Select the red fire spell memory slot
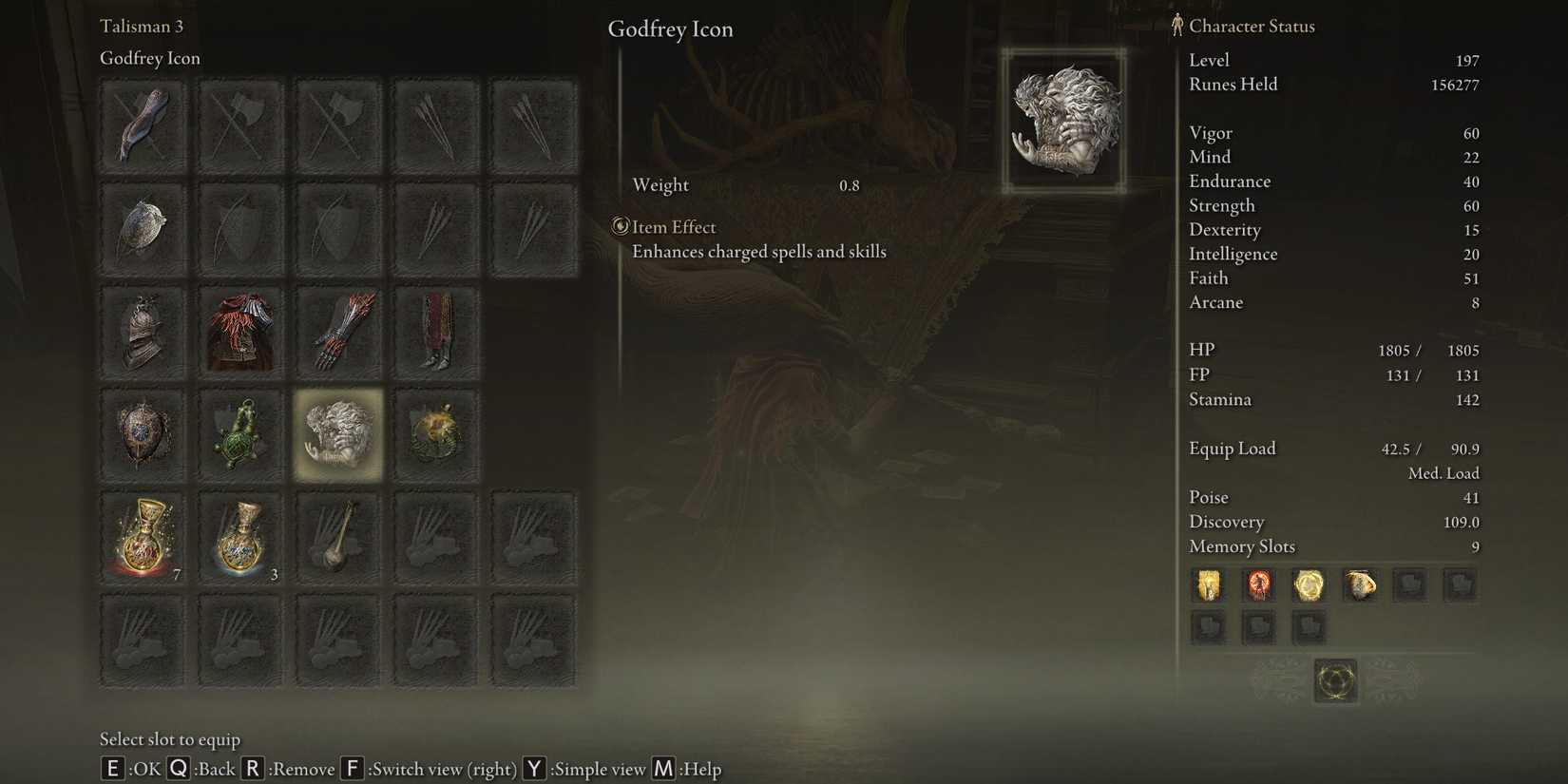1568x784 pixels. coord(1258,585)
